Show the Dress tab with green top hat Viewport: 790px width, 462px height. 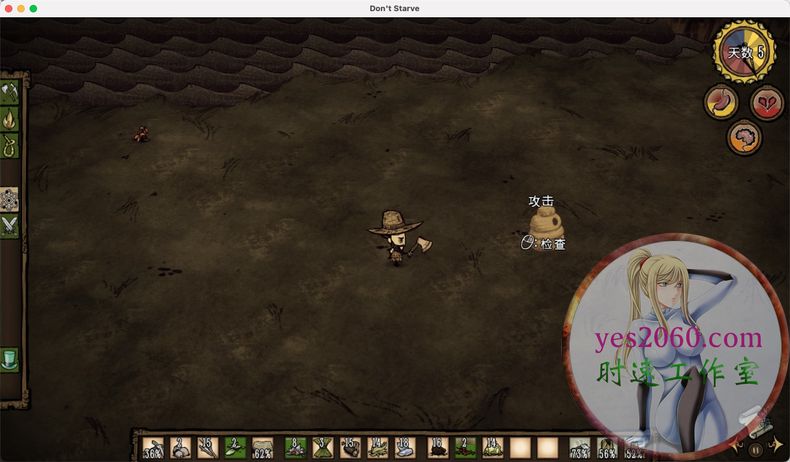tap(10, 358)
